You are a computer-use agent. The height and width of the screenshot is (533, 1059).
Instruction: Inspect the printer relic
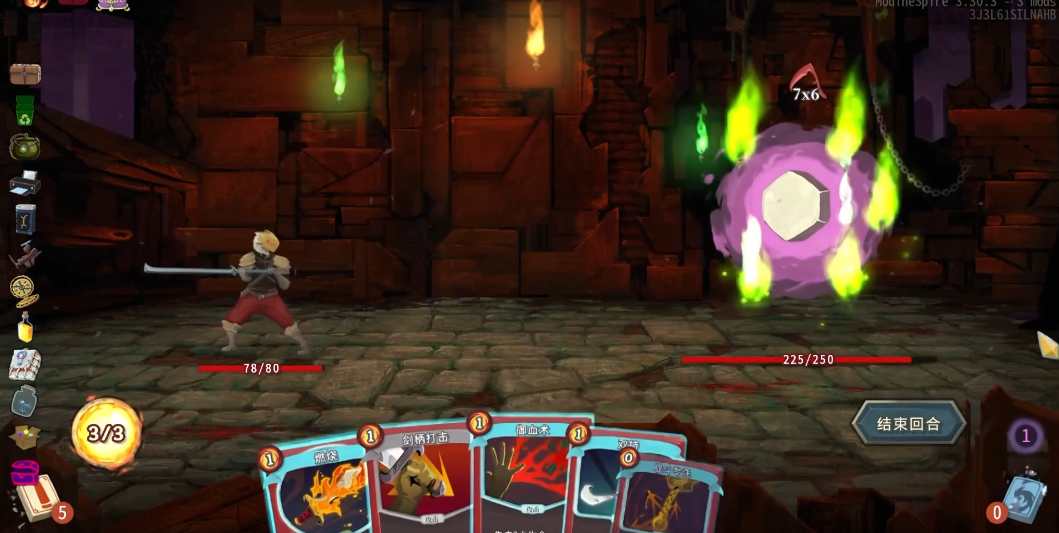(x=25, y=183)
